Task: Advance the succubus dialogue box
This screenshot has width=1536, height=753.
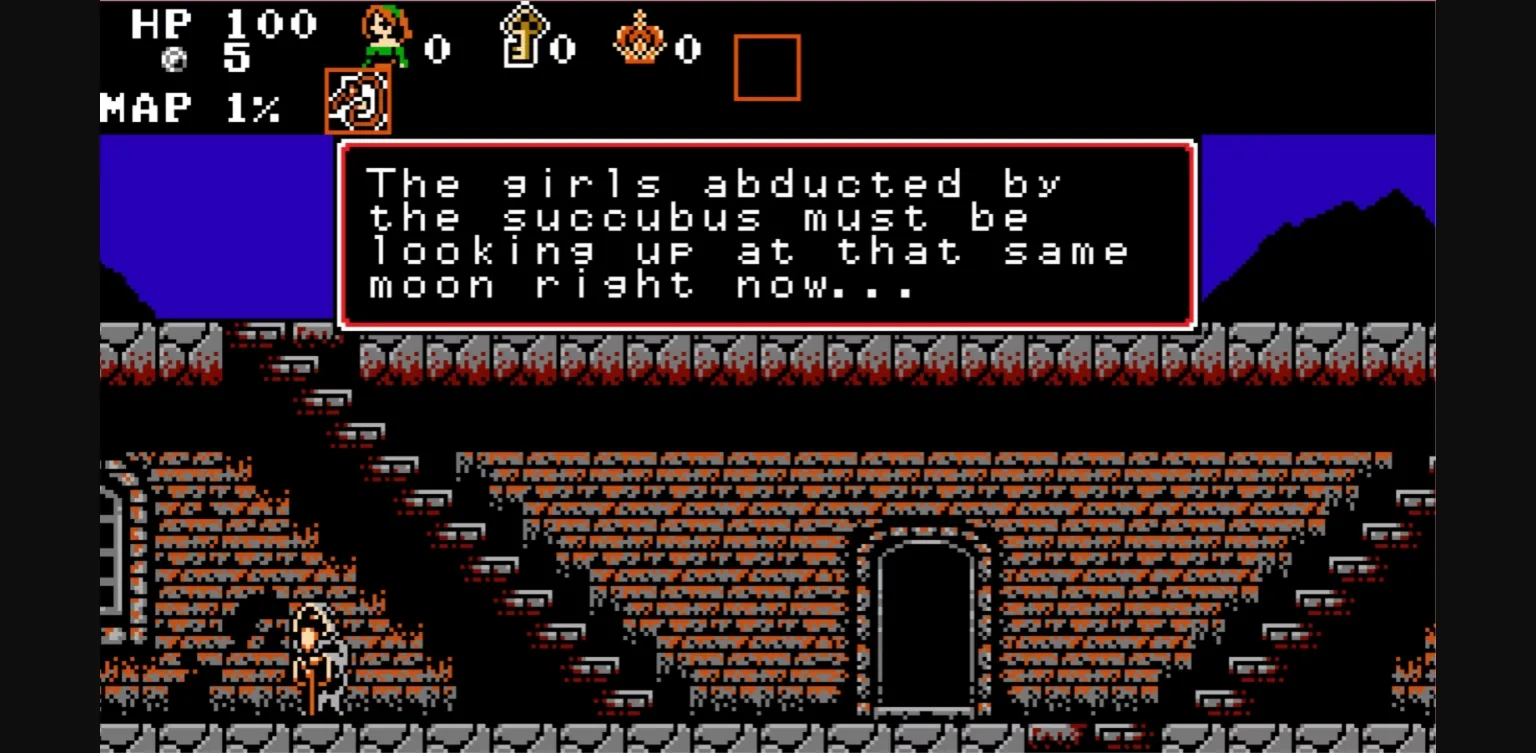Action: pos(765,233)
